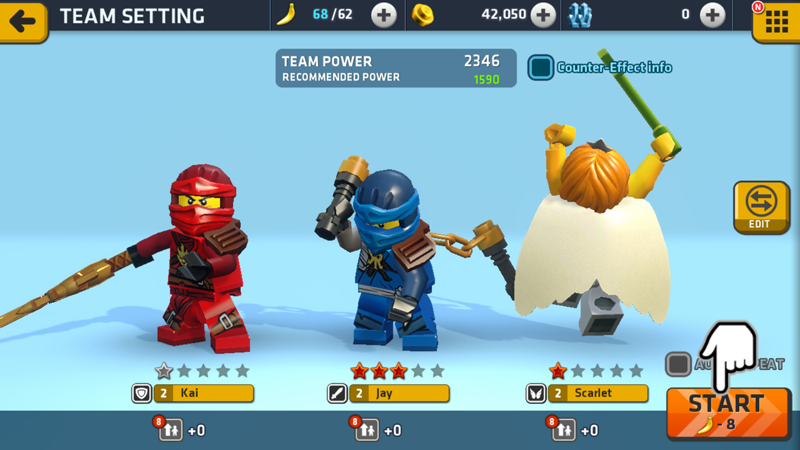Viewport: 800px width, 450px height.
Task: Add more bananas with the plus button
Action: pos(384,15)
